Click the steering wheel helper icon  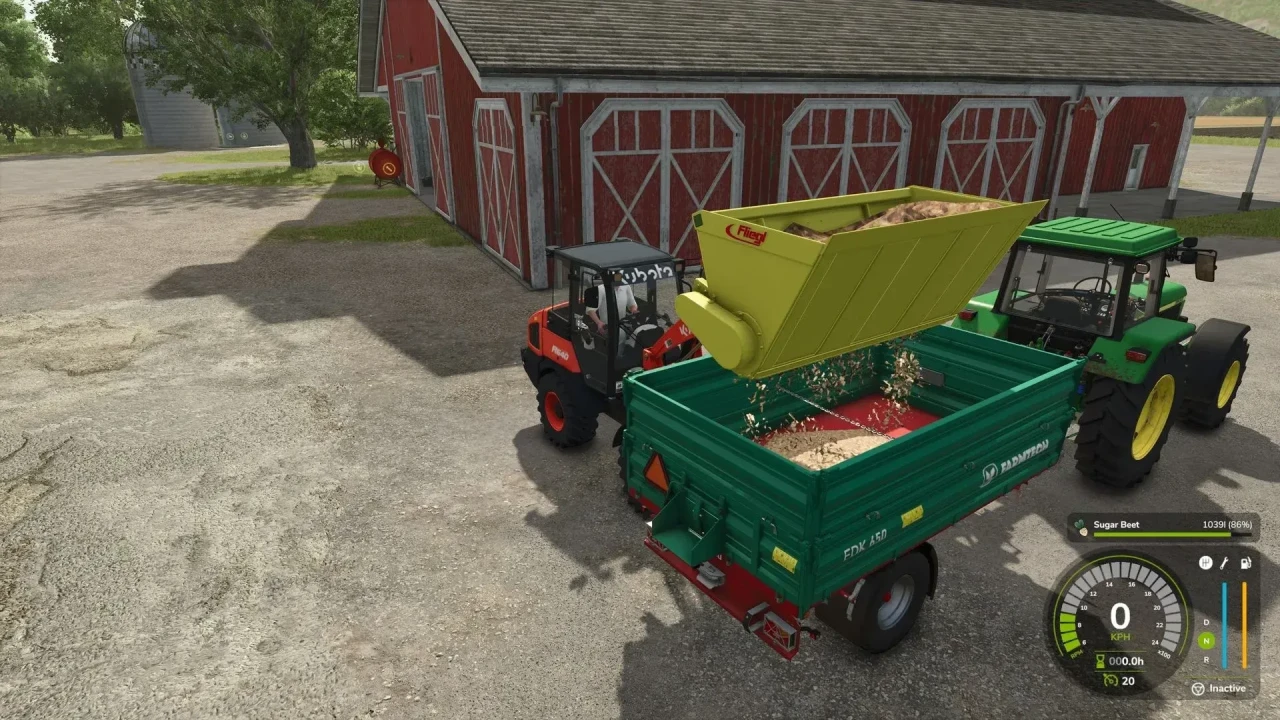[1199, 688]
